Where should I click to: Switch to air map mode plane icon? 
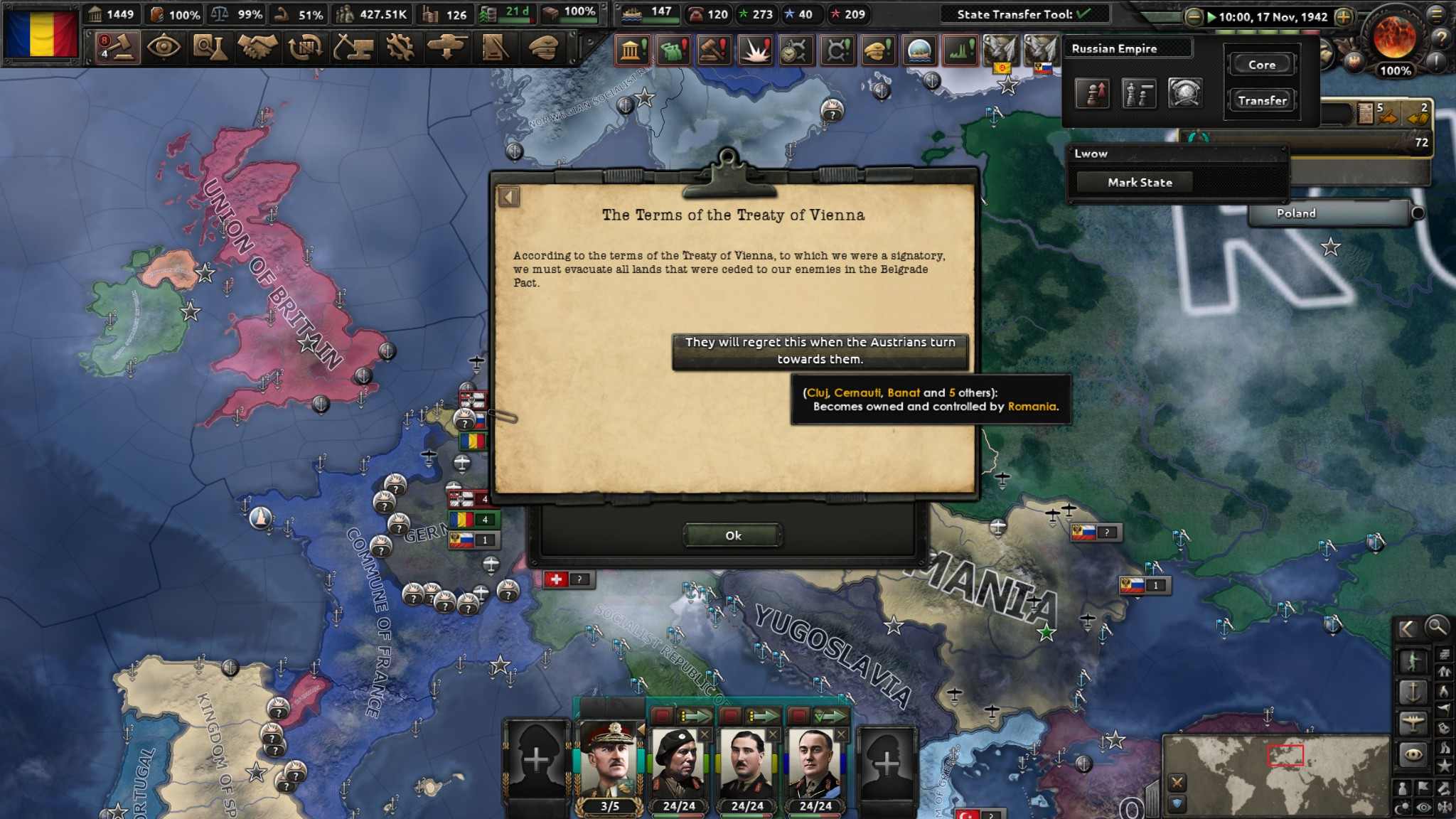click(1413, 722)
